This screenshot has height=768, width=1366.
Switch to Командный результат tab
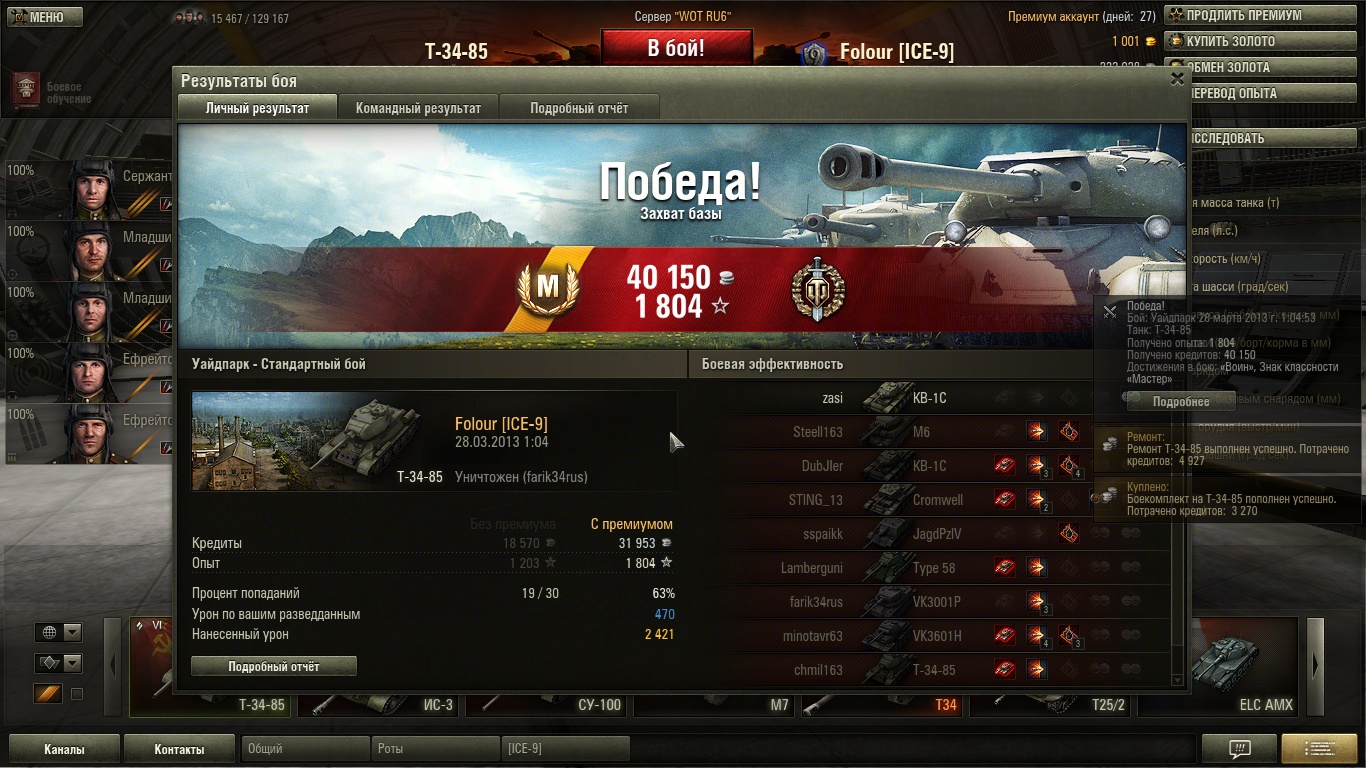[x=418, y=108]
